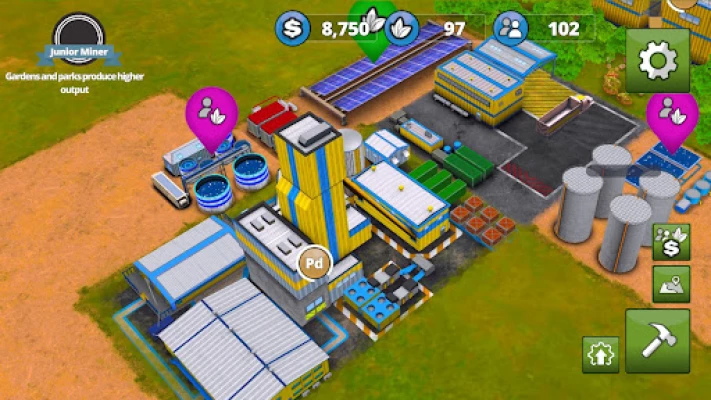The width and height of the screenshot is (711, 400).
Task: Tap the upgrade arrow gear button
Action: (x=600, y=354)
